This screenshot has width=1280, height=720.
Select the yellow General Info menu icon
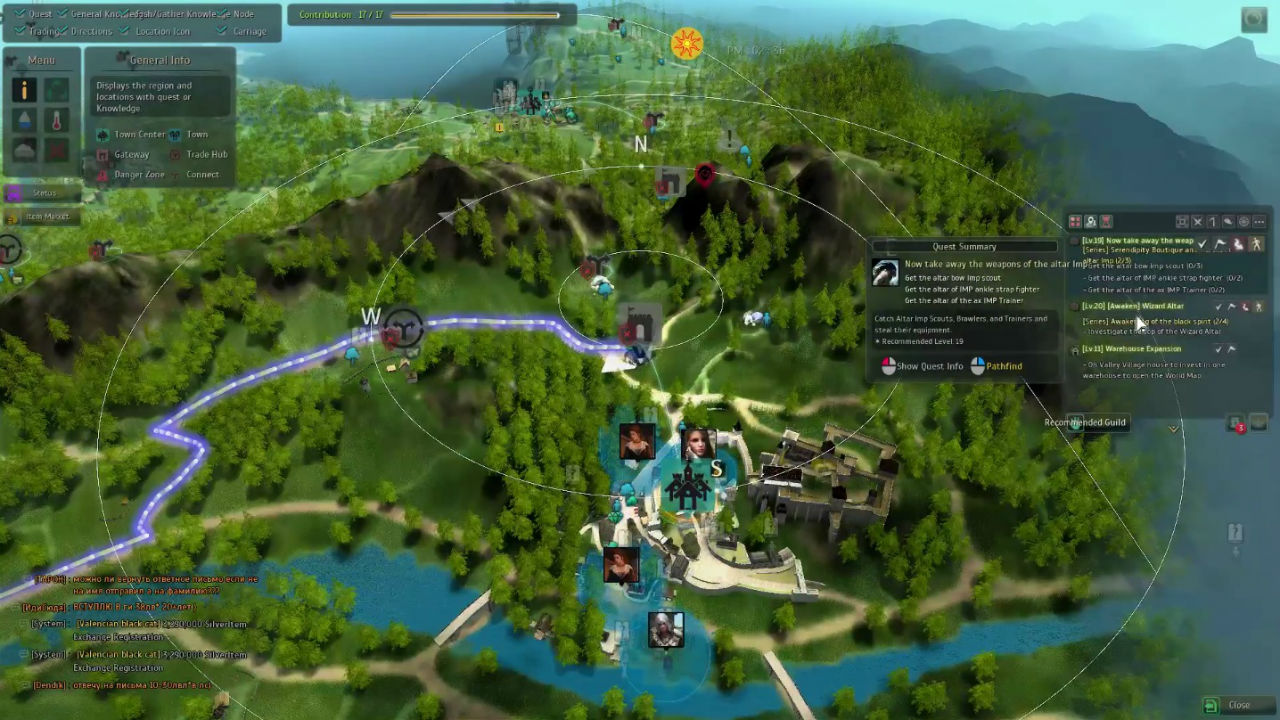(x=25, y=91)
